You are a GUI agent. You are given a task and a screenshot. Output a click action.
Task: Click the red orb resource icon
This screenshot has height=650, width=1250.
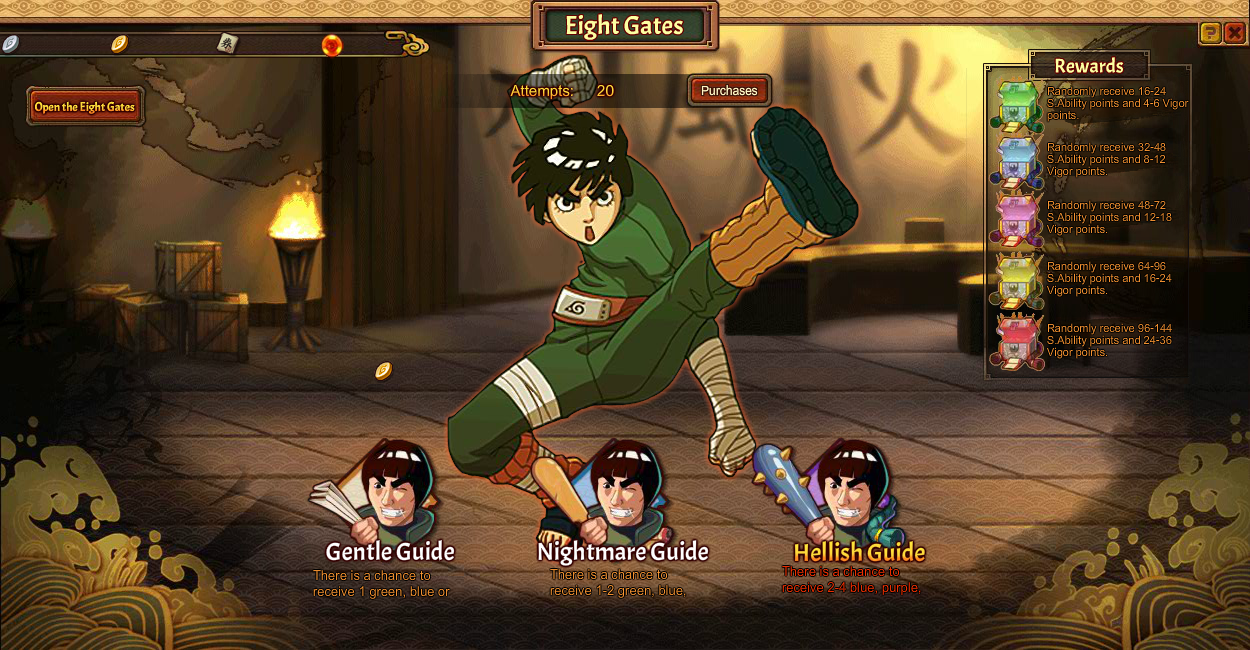332,45
